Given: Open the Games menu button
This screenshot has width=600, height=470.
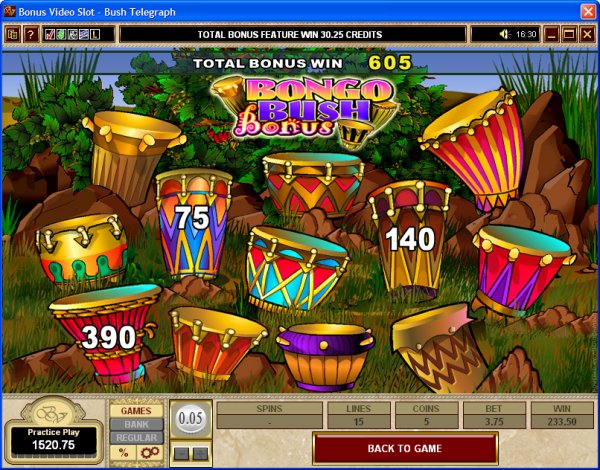Looking at the screenshot, I should tap(136, 410).
